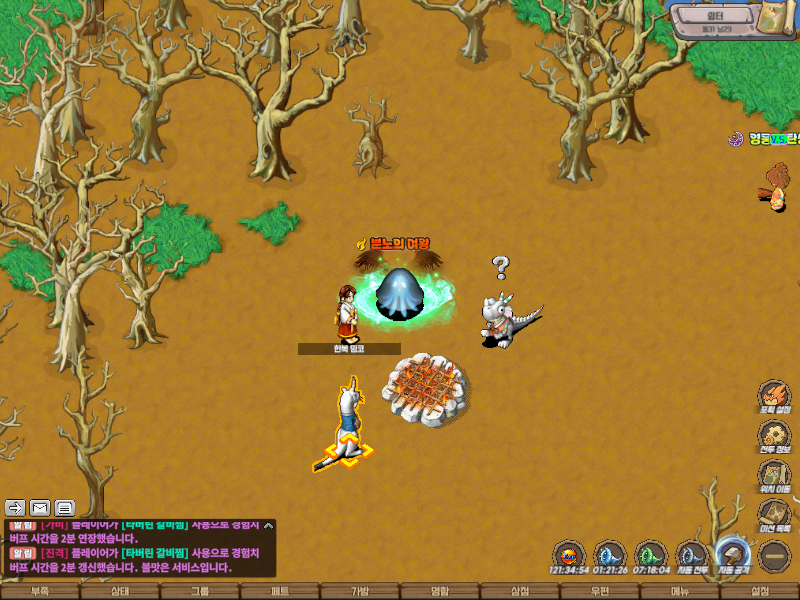
Task: Open the 메뉴 (menu) button
Action: coord(680,592)
